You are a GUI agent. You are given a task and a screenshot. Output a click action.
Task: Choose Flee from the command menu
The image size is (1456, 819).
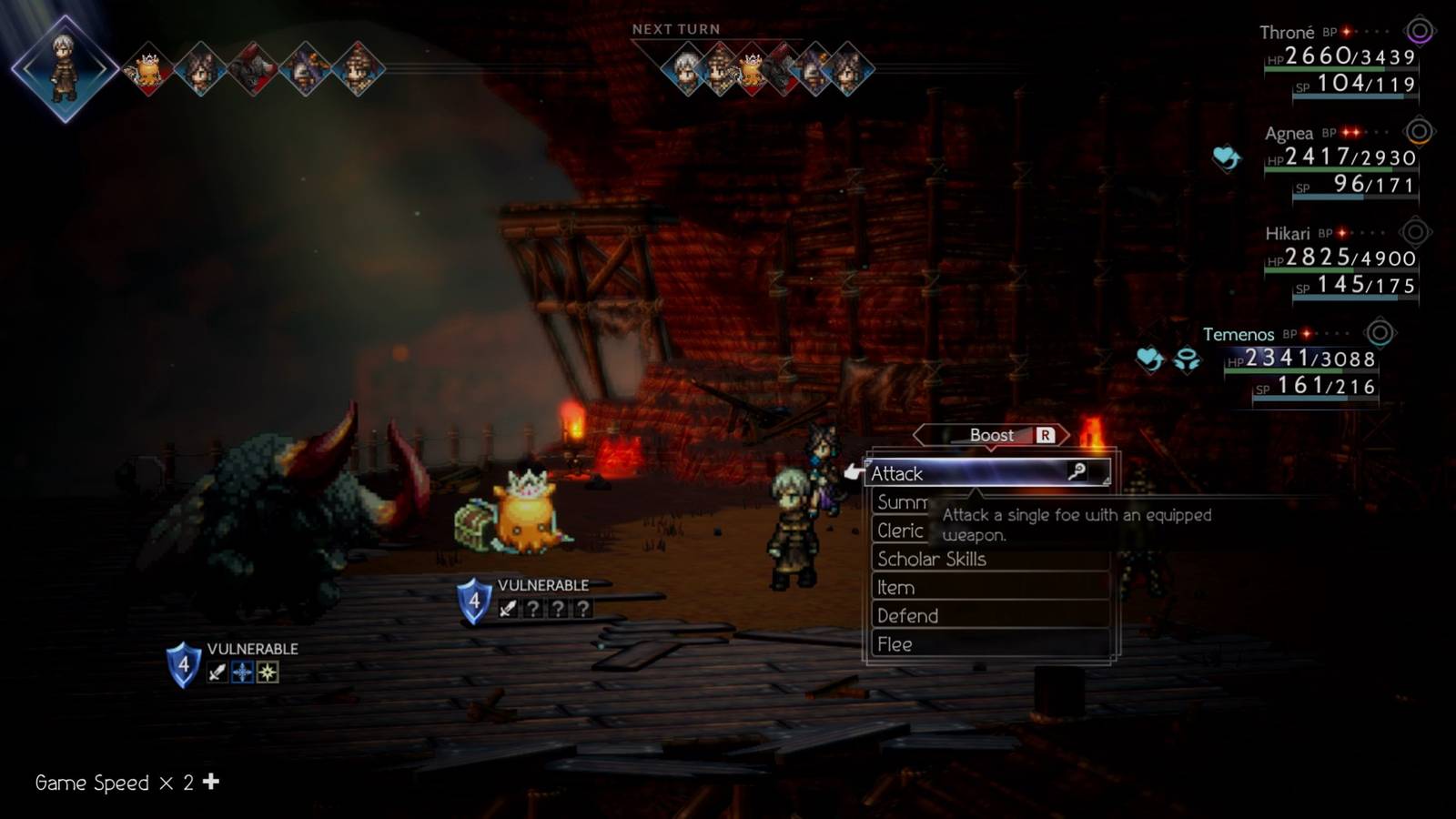(x=895, y=643)
